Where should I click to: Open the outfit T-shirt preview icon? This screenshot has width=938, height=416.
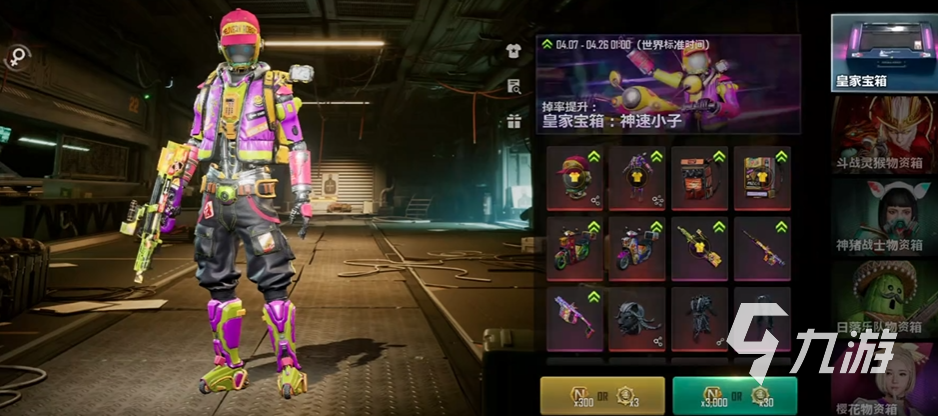tap(514, 51)
